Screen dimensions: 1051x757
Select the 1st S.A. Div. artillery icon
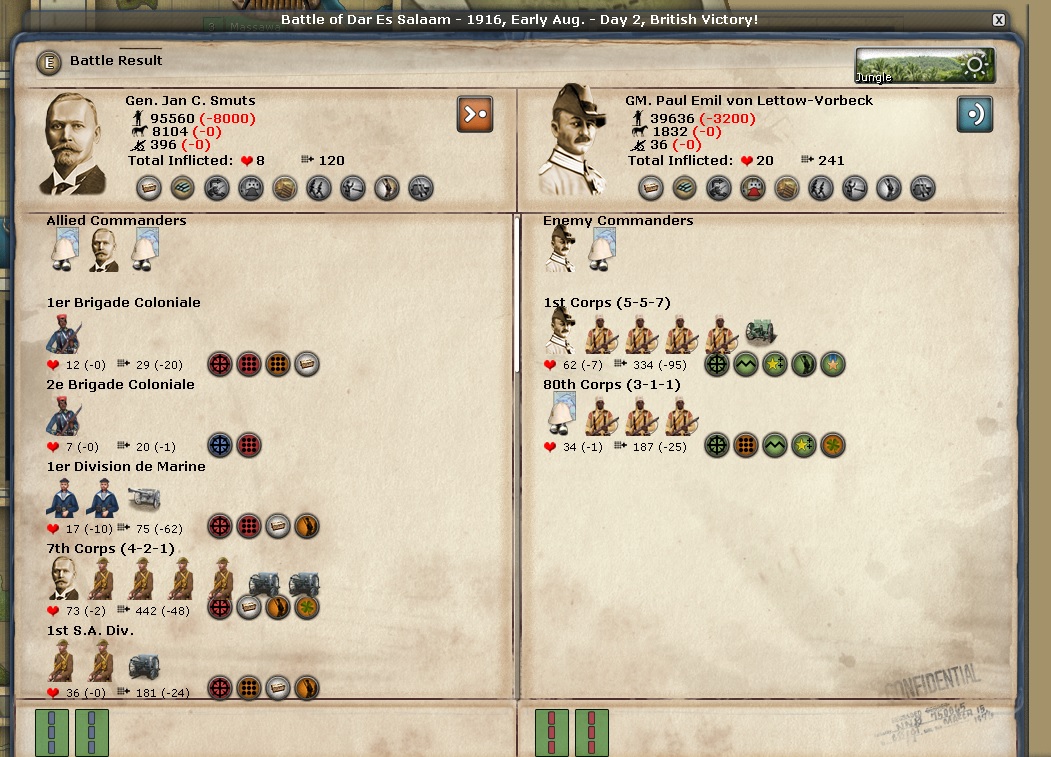click(144, 665)
